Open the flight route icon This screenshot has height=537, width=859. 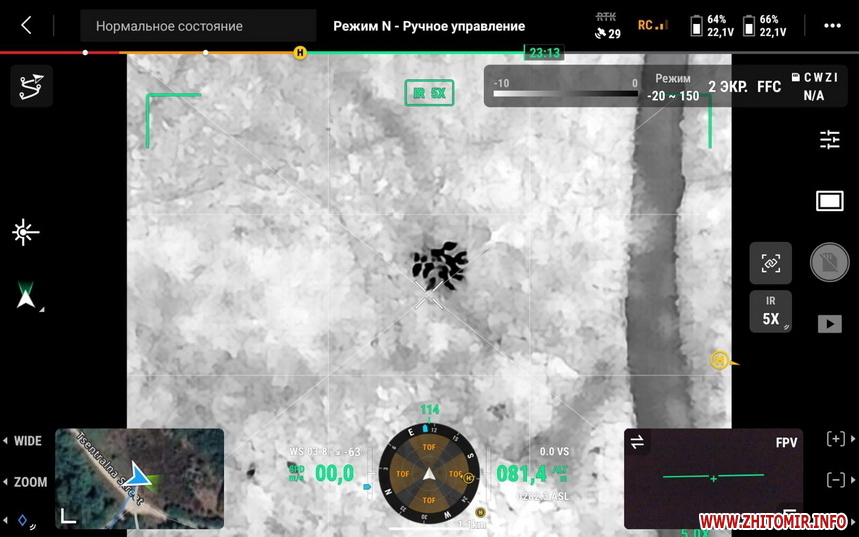[x=31, y=86]
